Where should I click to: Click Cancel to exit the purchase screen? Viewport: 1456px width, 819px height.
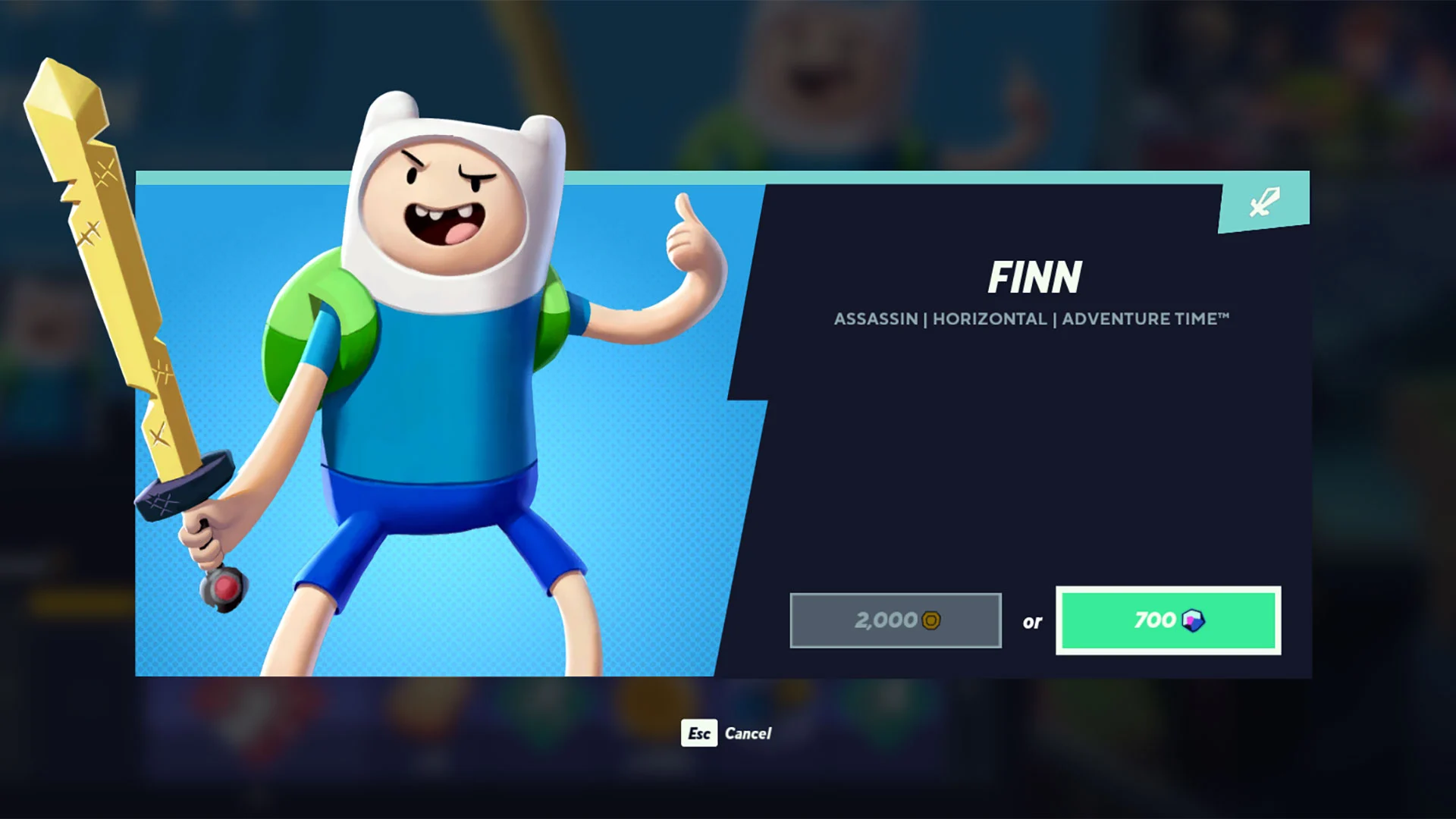(x=747, y=733)
